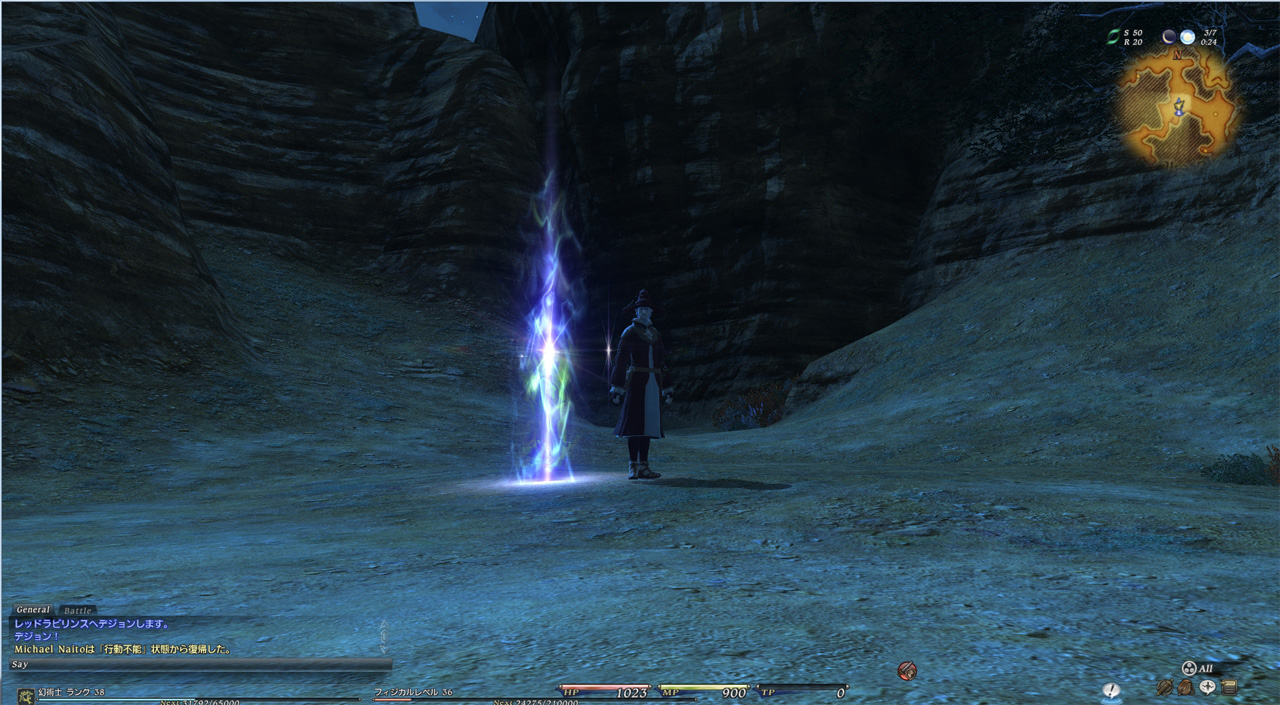Open the brown bag icon
The image size is (1280, 705).
[1185, 688]
